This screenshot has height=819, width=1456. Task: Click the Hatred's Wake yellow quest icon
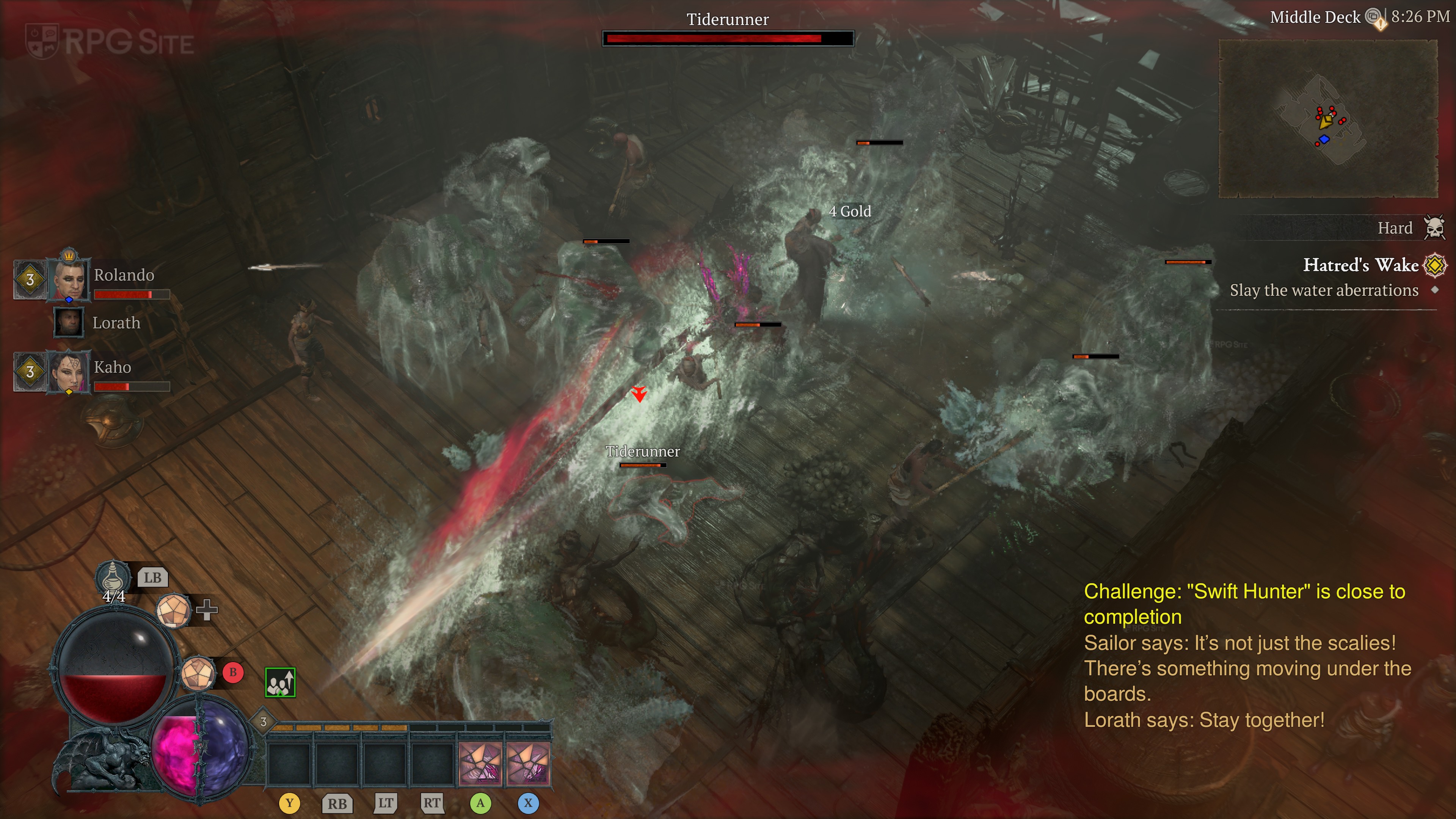coord(1434,265)
